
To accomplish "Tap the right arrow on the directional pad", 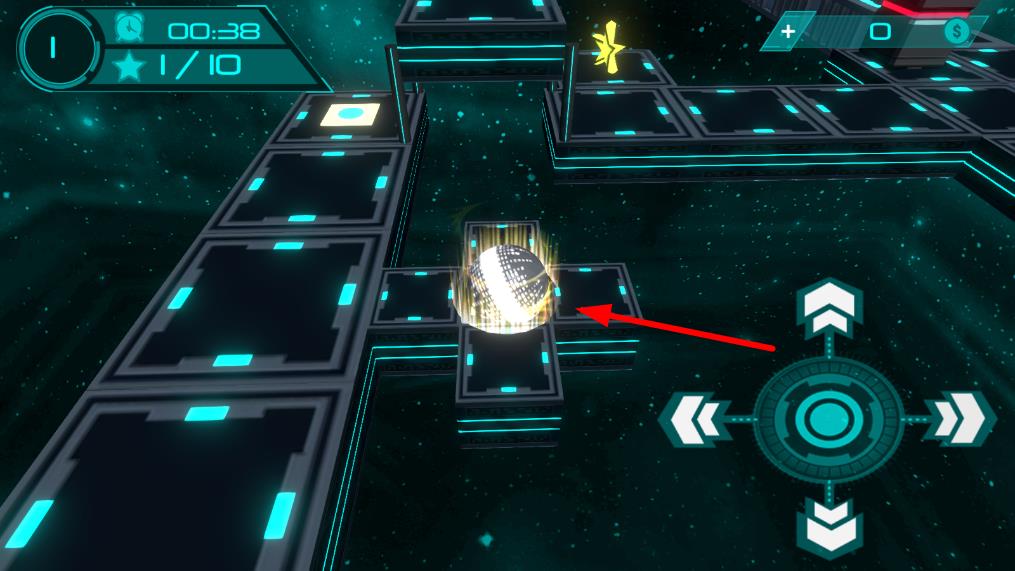I will (959, 418).
